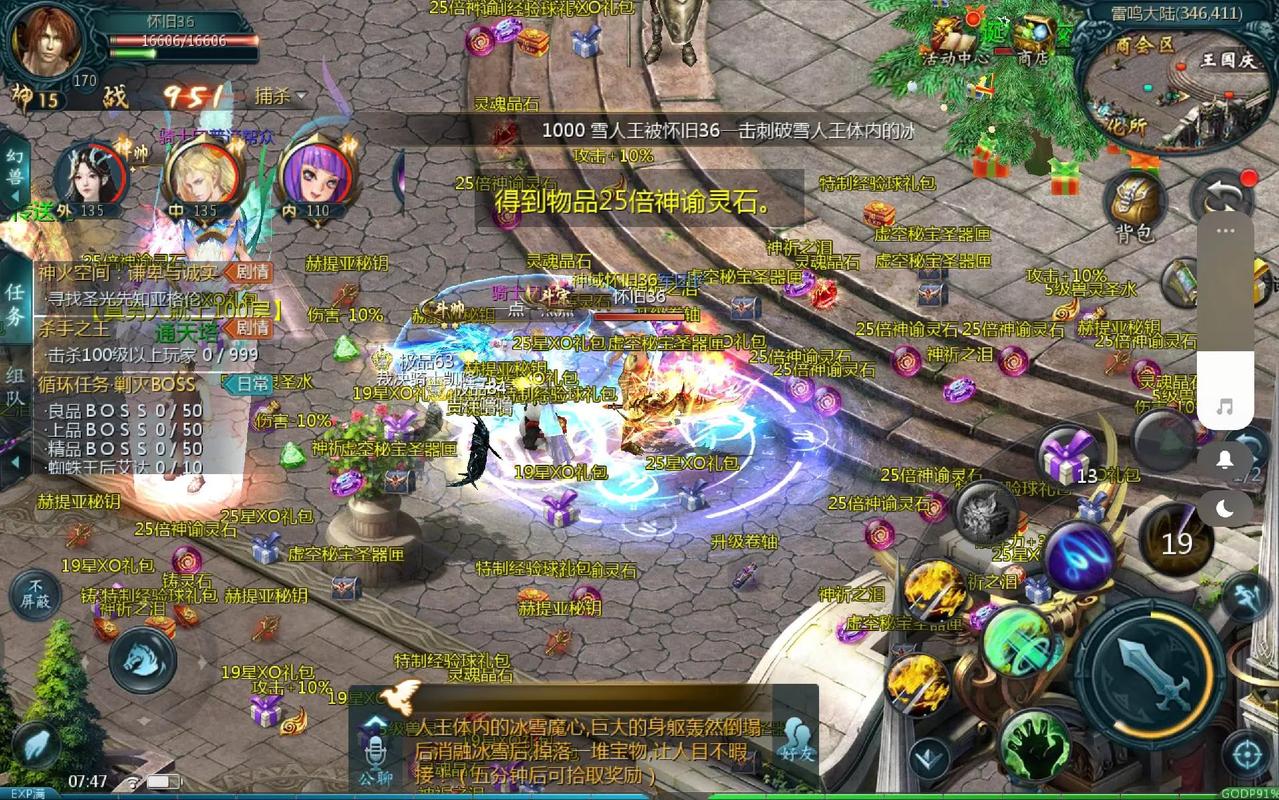Tap the crosshair target-lock button
Screen dimensions: 1279x800
click(x=1246, y=754)
